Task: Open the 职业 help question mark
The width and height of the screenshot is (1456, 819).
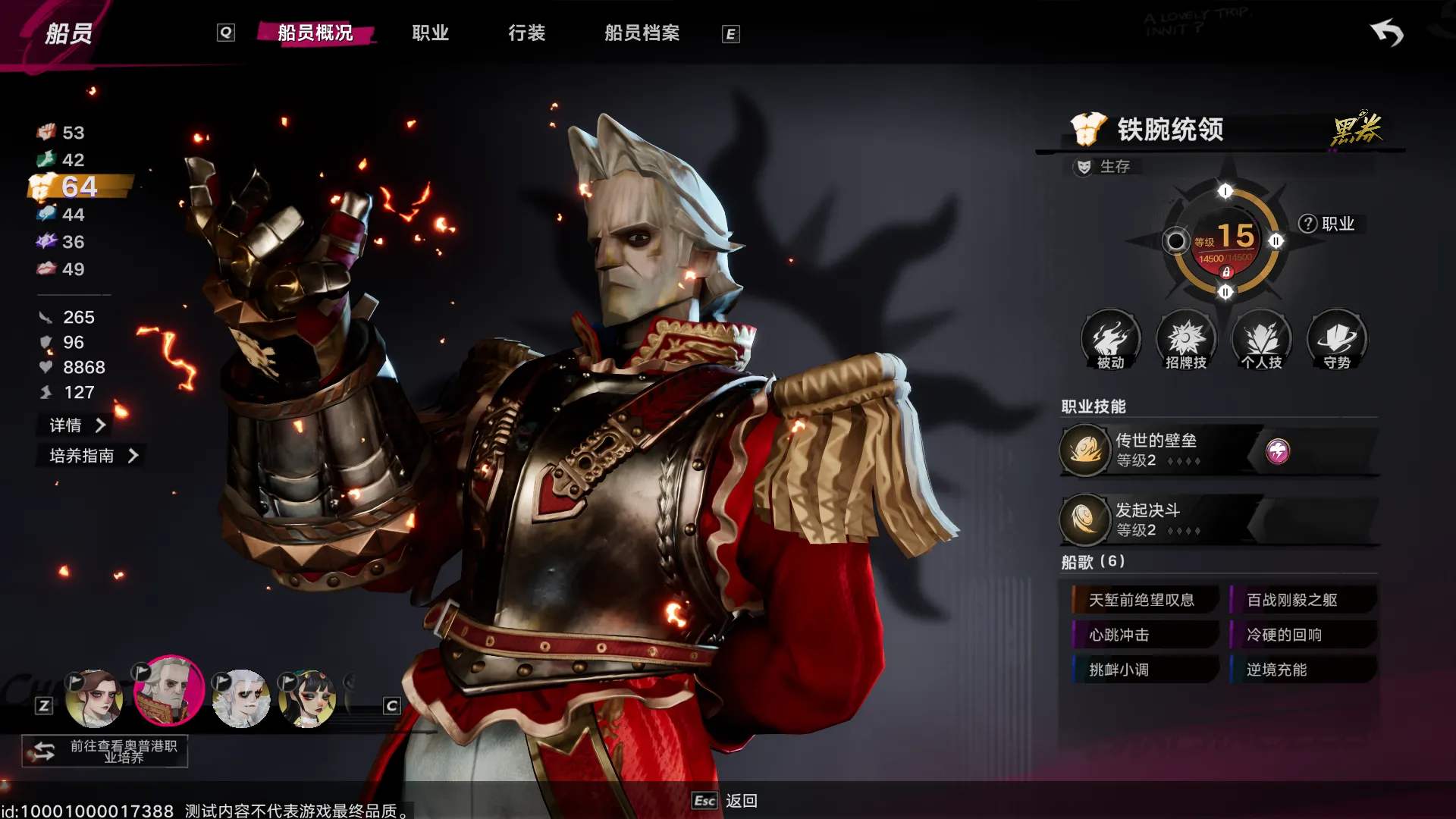Action: tap(1307, 224)
